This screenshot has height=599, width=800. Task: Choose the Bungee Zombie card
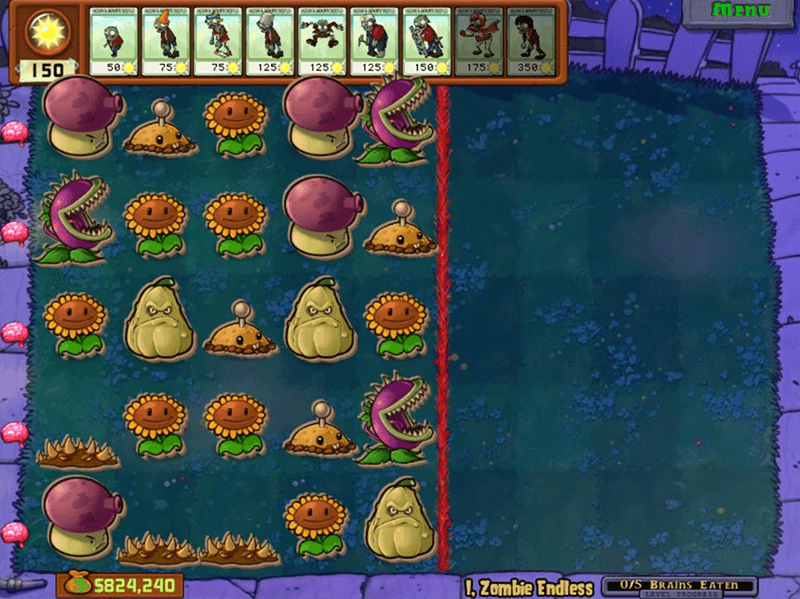click(322, 41)
